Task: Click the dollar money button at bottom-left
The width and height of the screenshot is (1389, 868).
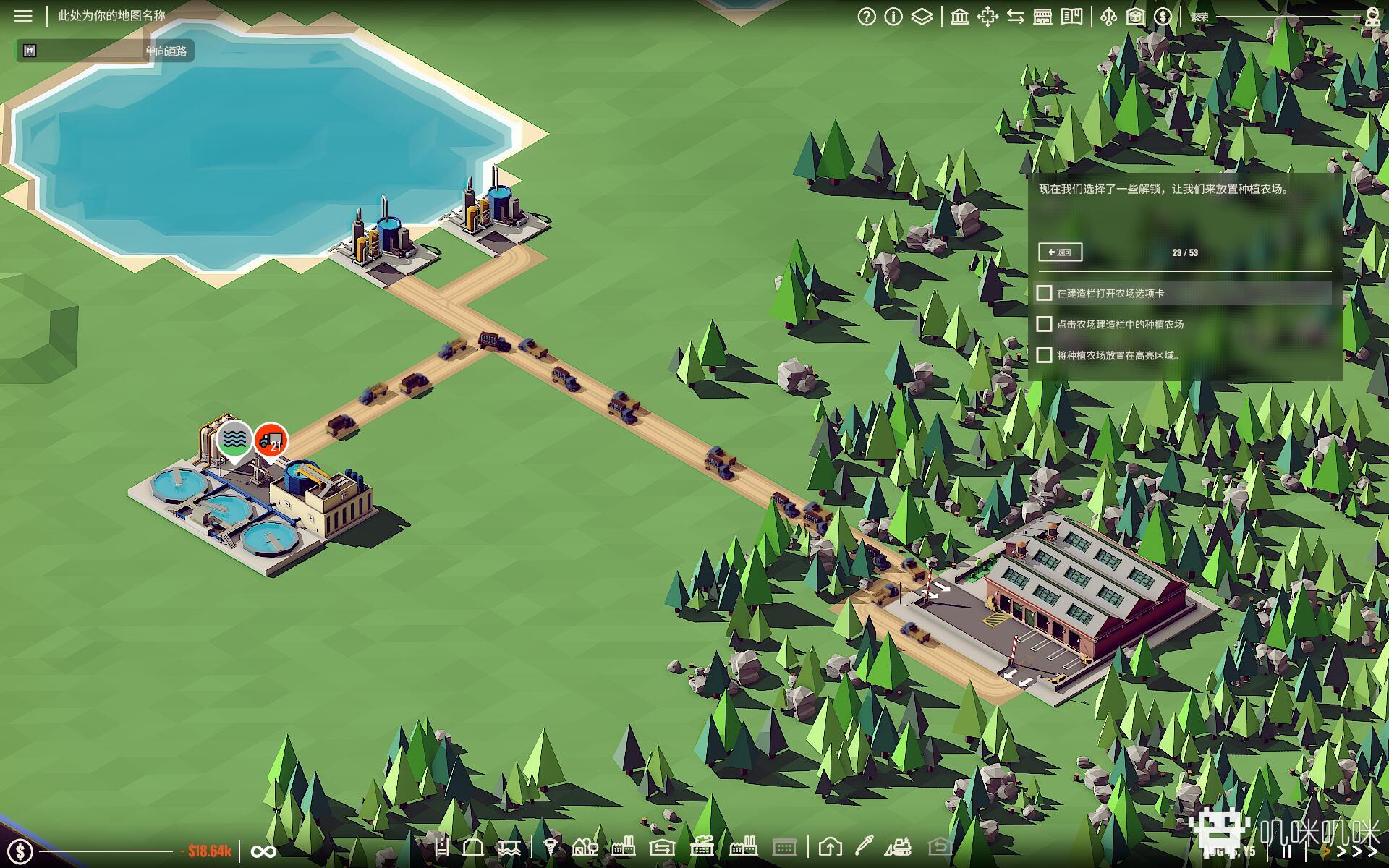Action: tap(20, 851)
